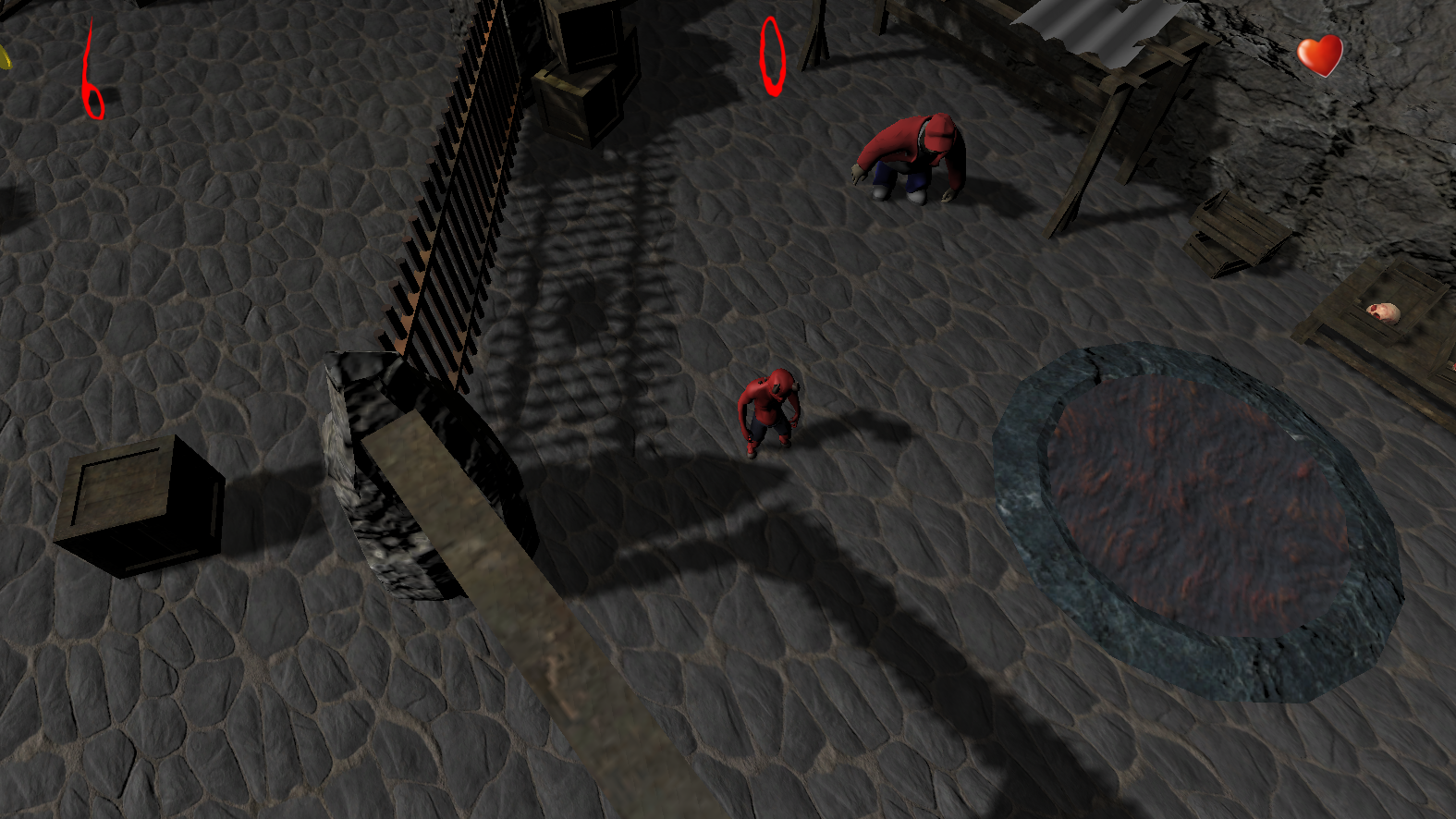Toggle the tilted wooden crate on the left
This screenshot has height=819, width=1456.
point(139,504)
